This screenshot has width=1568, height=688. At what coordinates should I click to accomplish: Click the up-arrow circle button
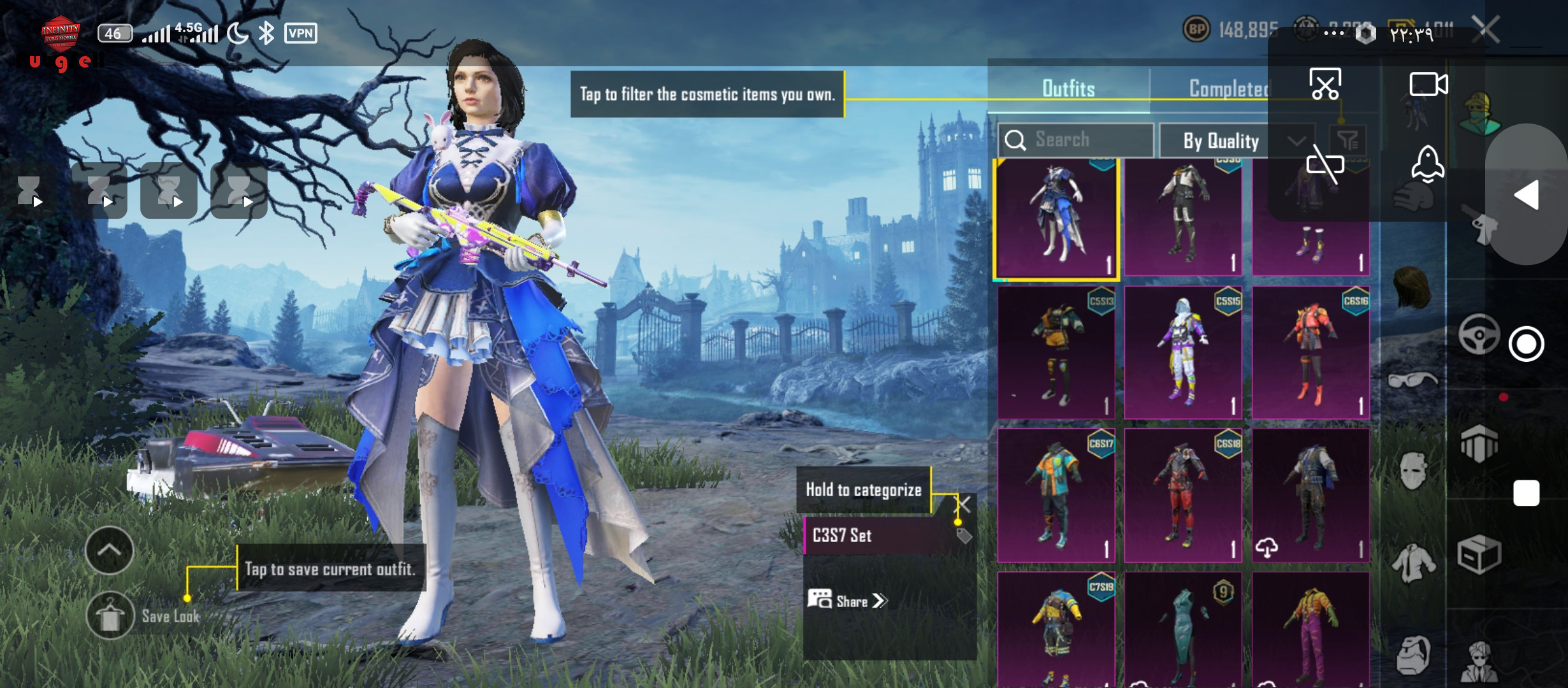click(x=109, y=550)
